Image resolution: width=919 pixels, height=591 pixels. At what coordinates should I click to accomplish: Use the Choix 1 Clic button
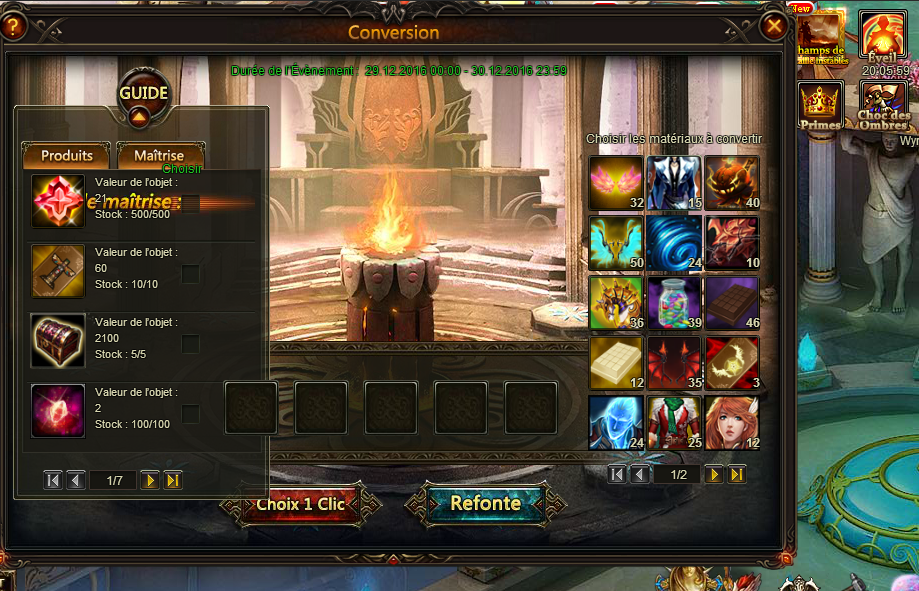(300, 504)
